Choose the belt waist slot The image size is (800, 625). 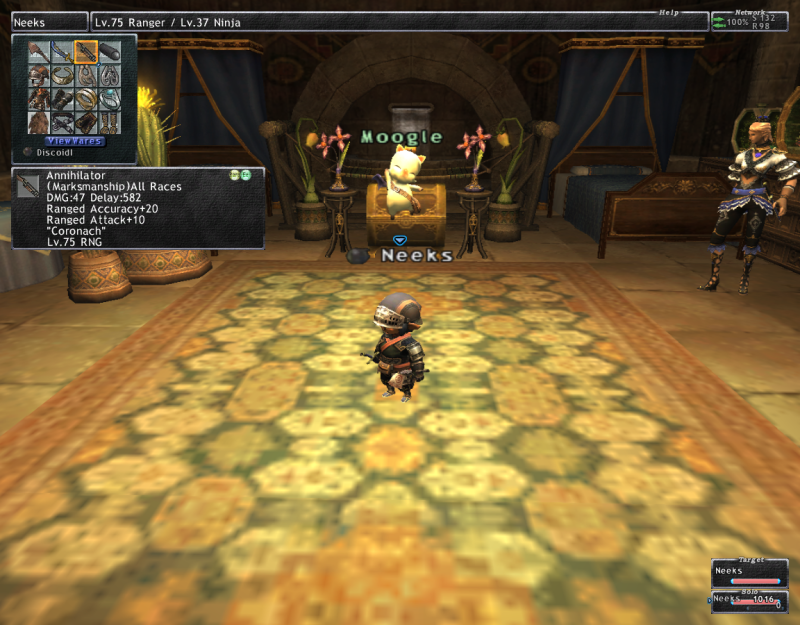point(62,121)
